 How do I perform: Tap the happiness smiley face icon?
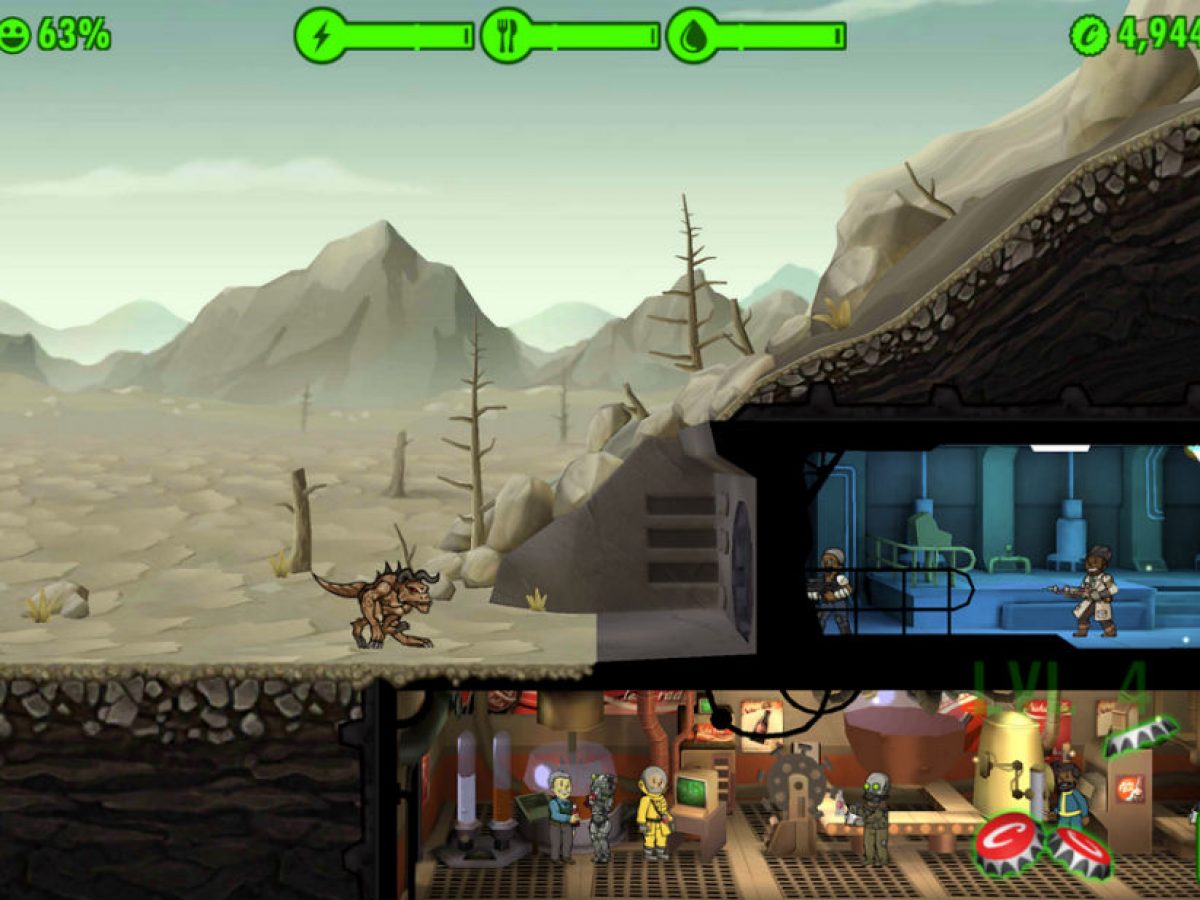(x=14, y=36)
